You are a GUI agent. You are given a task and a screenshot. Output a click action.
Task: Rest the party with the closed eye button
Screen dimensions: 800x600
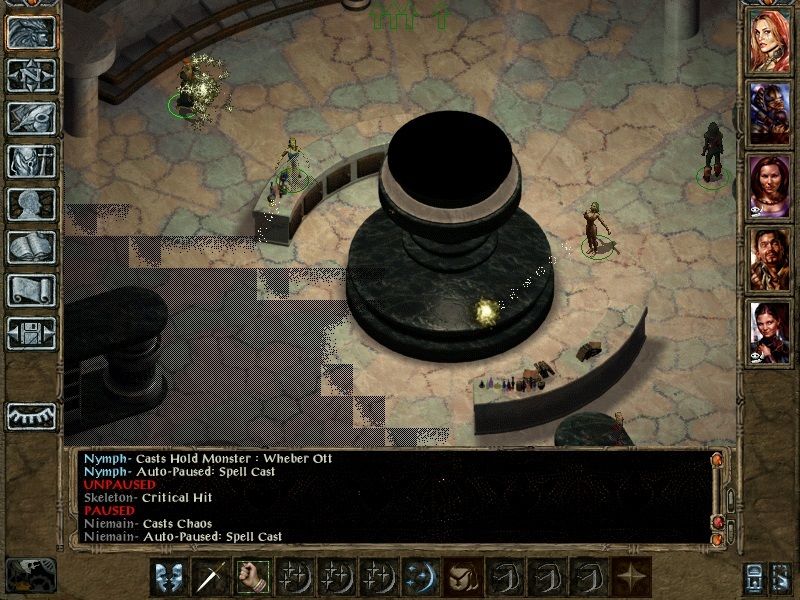(x=31, y=415)
